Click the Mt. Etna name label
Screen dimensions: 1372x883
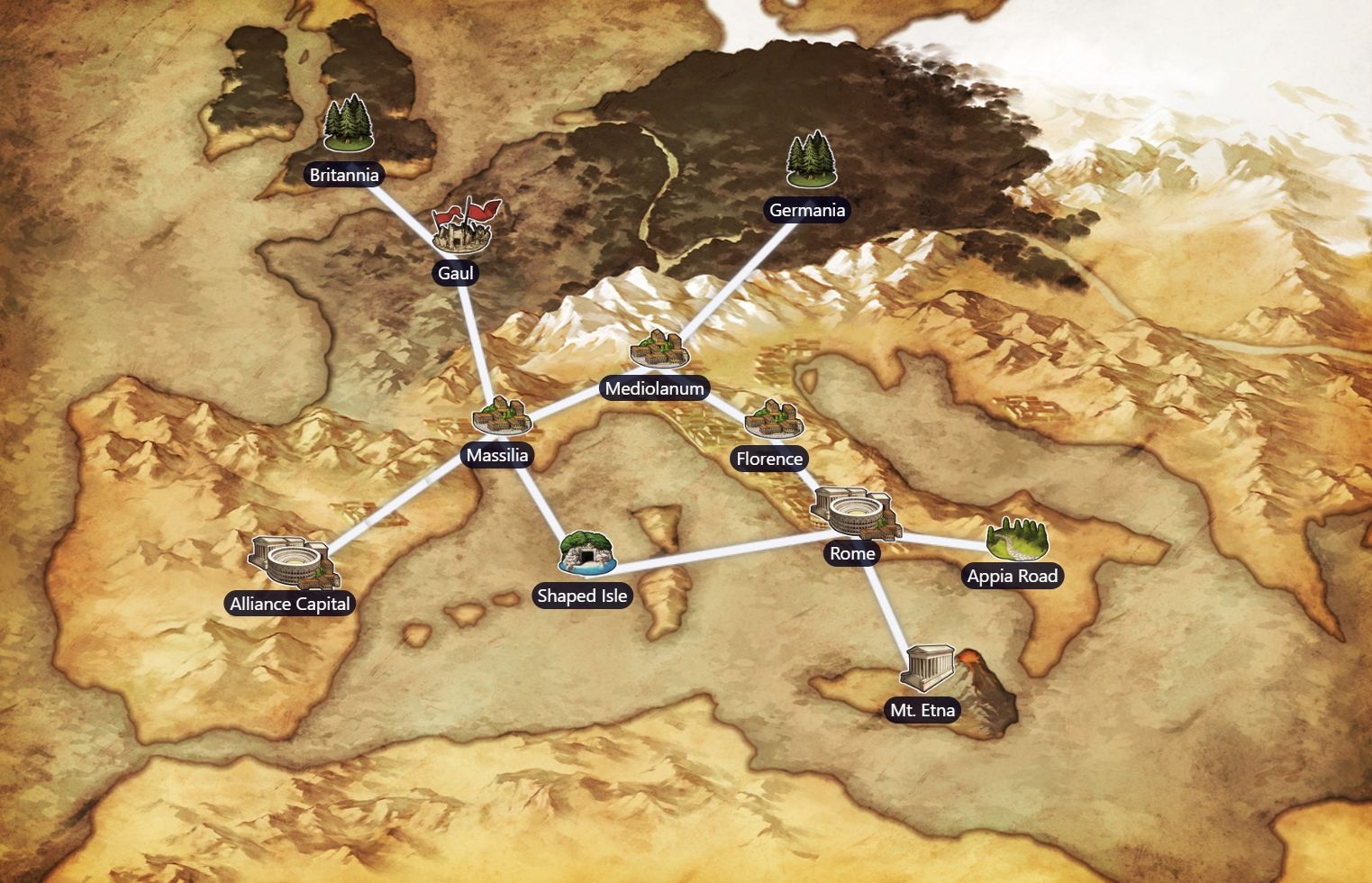pyautogui.click(x=922, y=709)
